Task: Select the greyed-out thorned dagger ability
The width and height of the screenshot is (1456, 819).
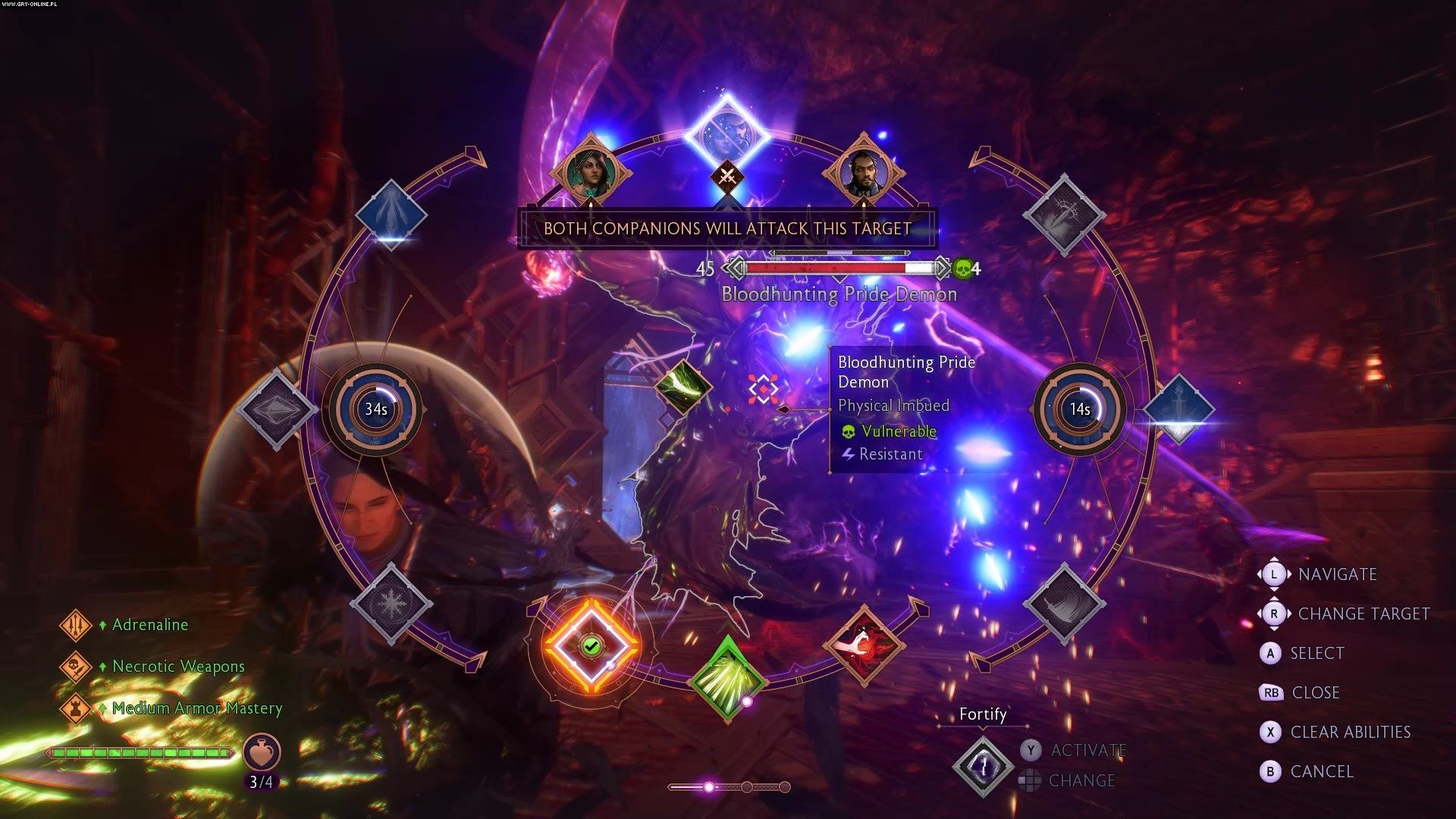Action: click(x=1063, y=215)
